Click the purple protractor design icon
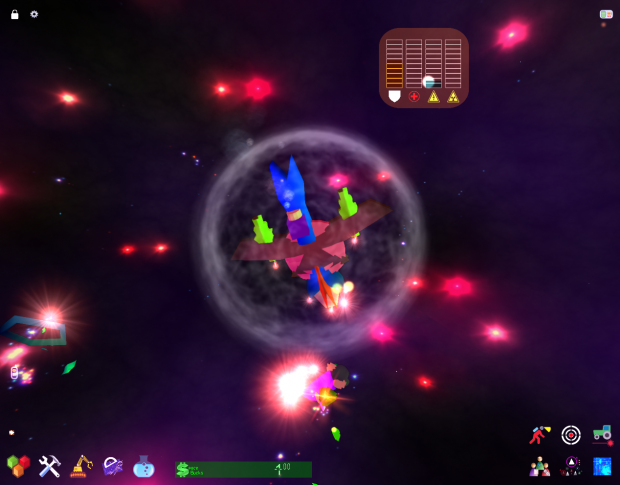 pyautogui.click(x=112, y=466)
